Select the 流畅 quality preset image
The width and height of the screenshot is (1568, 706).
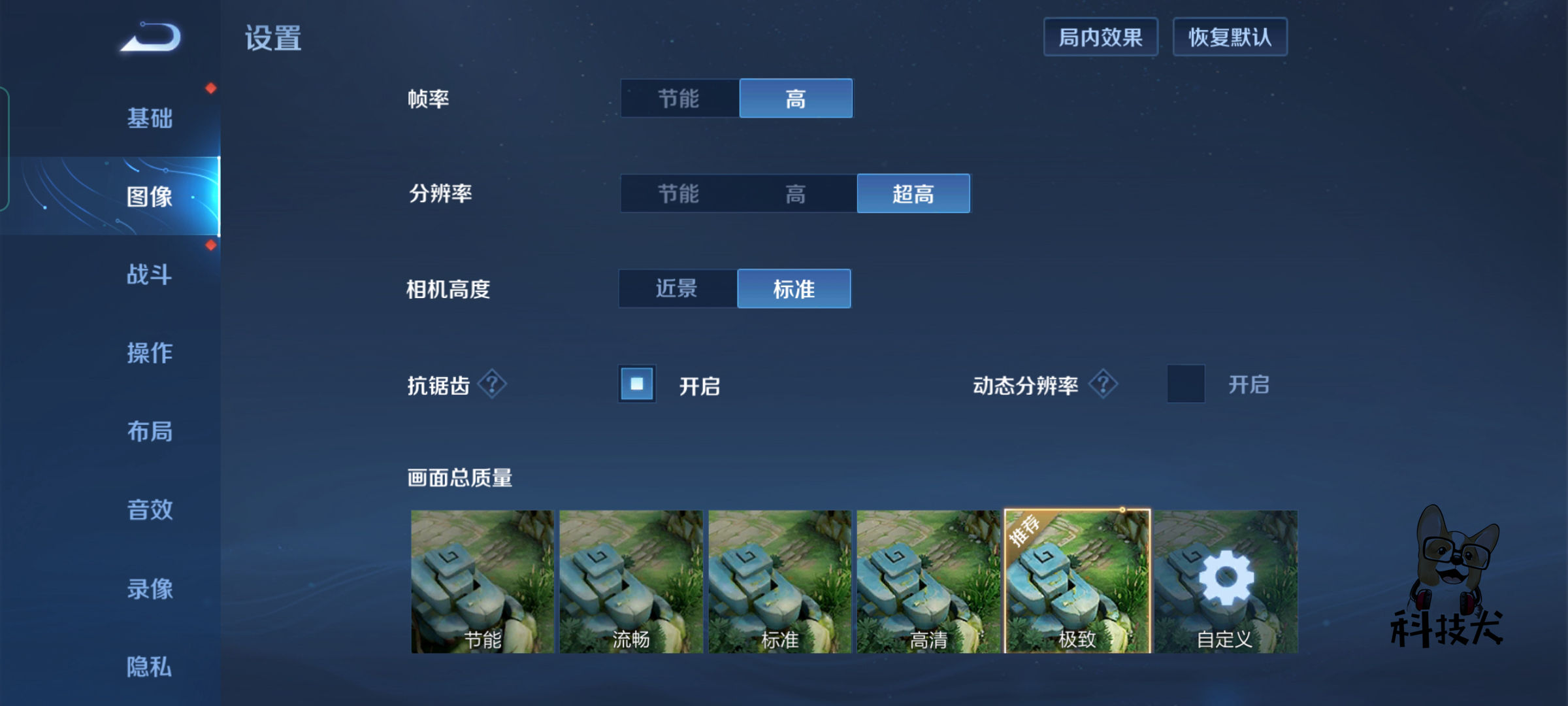[629, 579]
